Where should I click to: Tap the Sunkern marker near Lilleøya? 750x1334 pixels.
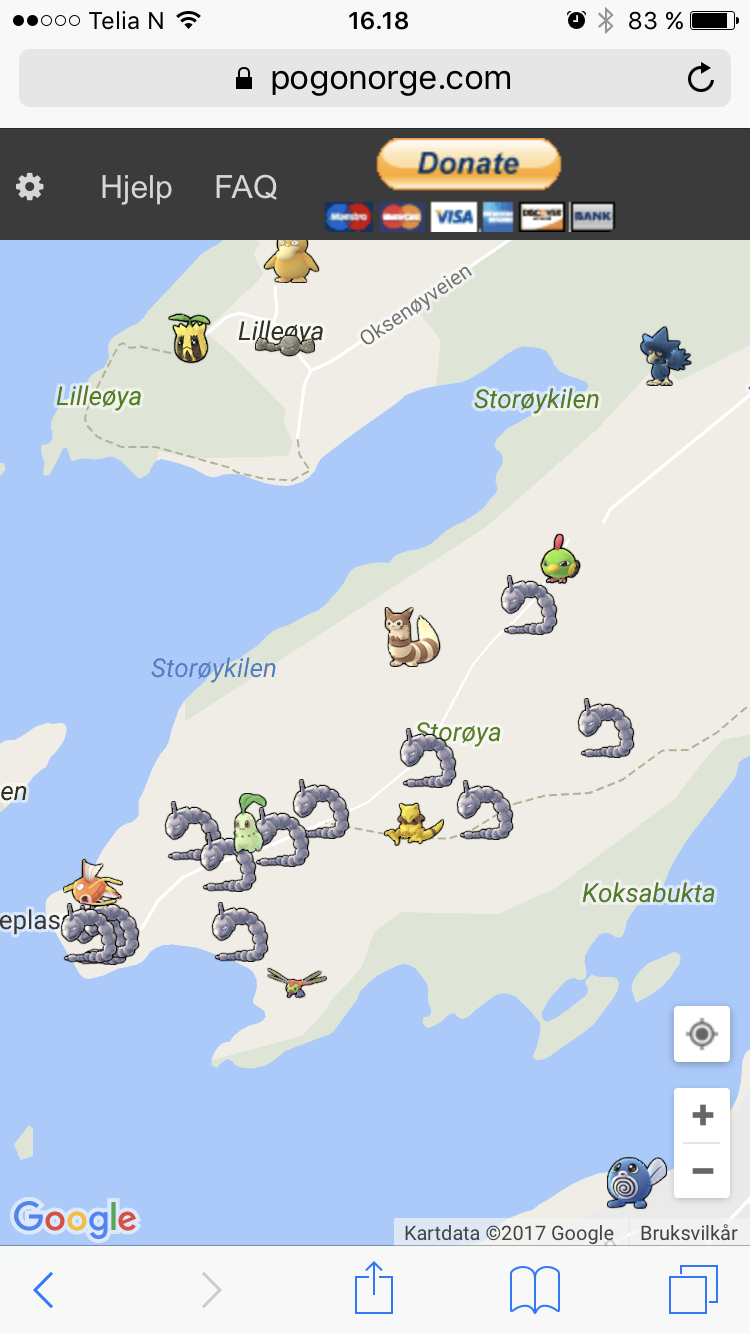click(x=189, y=337)
